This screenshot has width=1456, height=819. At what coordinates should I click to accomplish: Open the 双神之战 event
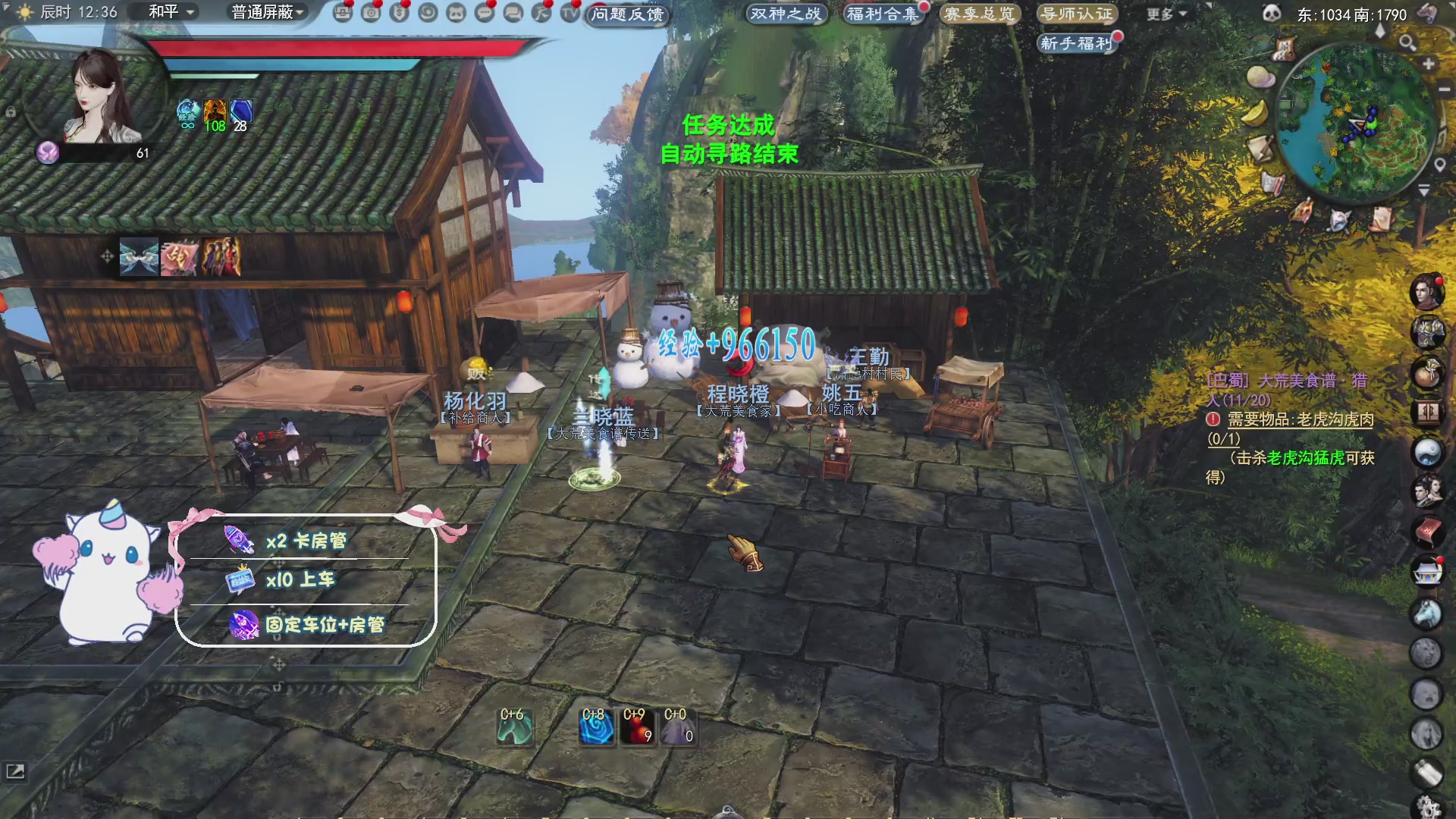pos(785,14)
